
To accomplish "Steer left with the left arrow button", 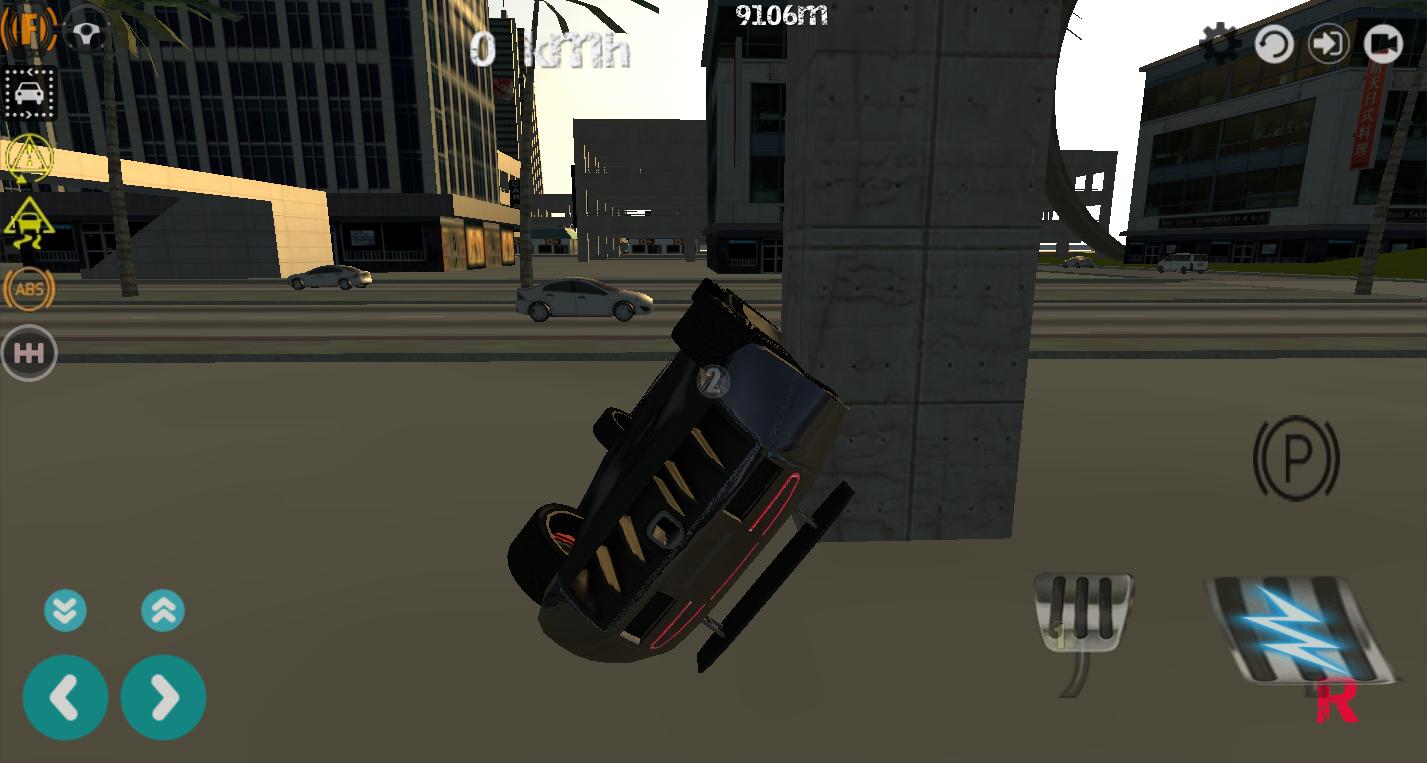I will pyautogui.click(x=65, y=697).
